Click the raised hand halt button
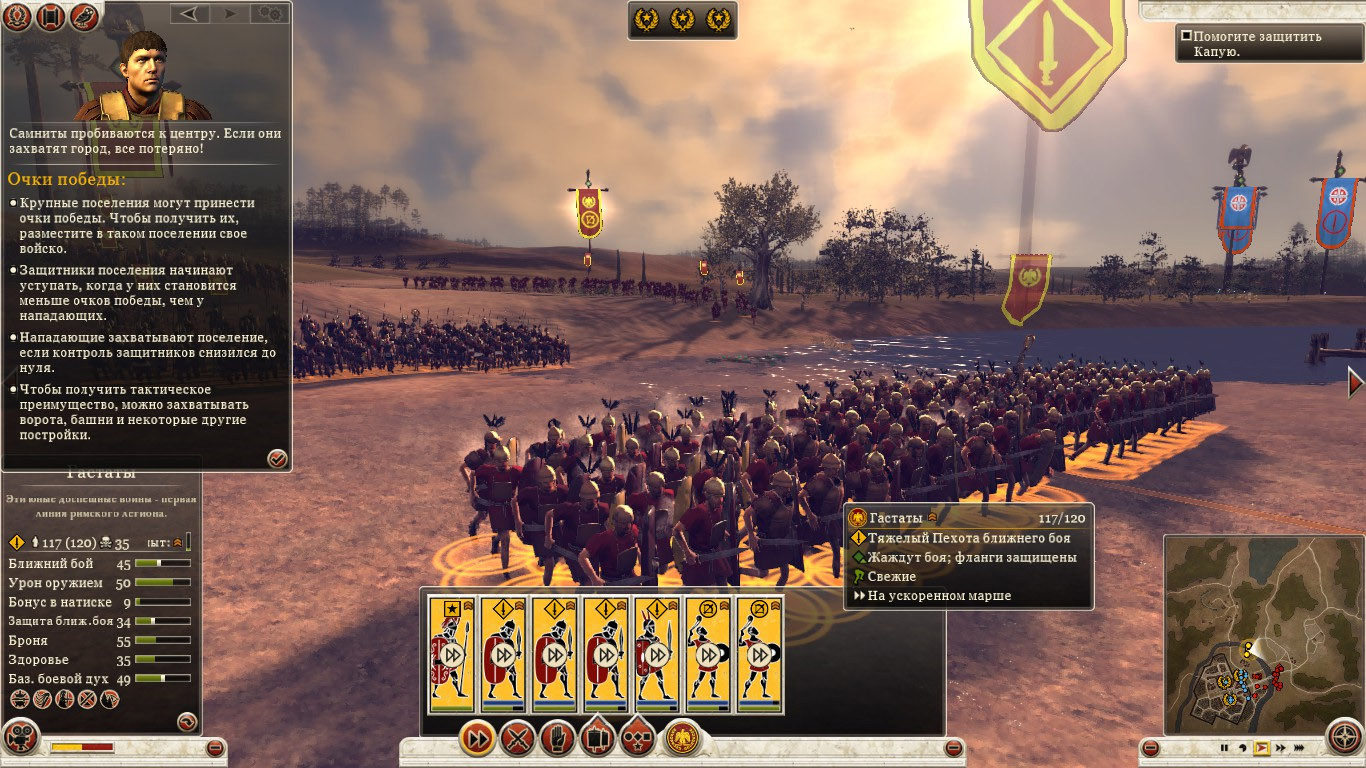1366x768 pixels. click(x=557, y=740)
